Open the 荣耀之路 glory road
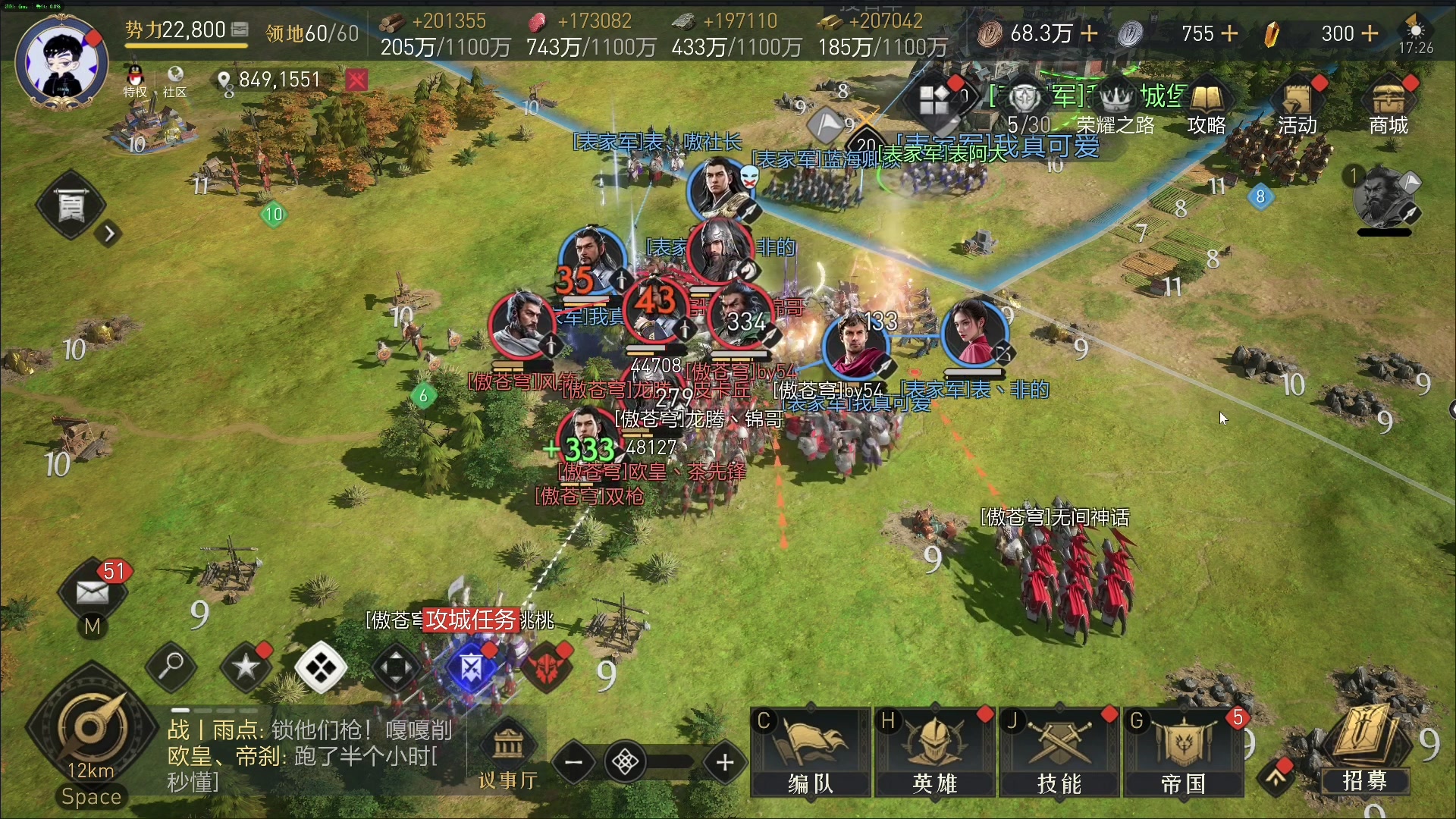This screenshot has height=819, width=1456. tap(1116, 106)
